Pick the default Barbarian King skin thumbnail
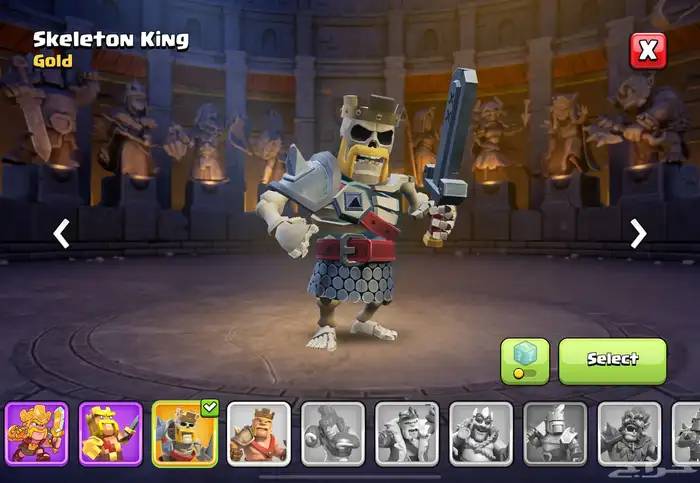 tap(259, 434)
